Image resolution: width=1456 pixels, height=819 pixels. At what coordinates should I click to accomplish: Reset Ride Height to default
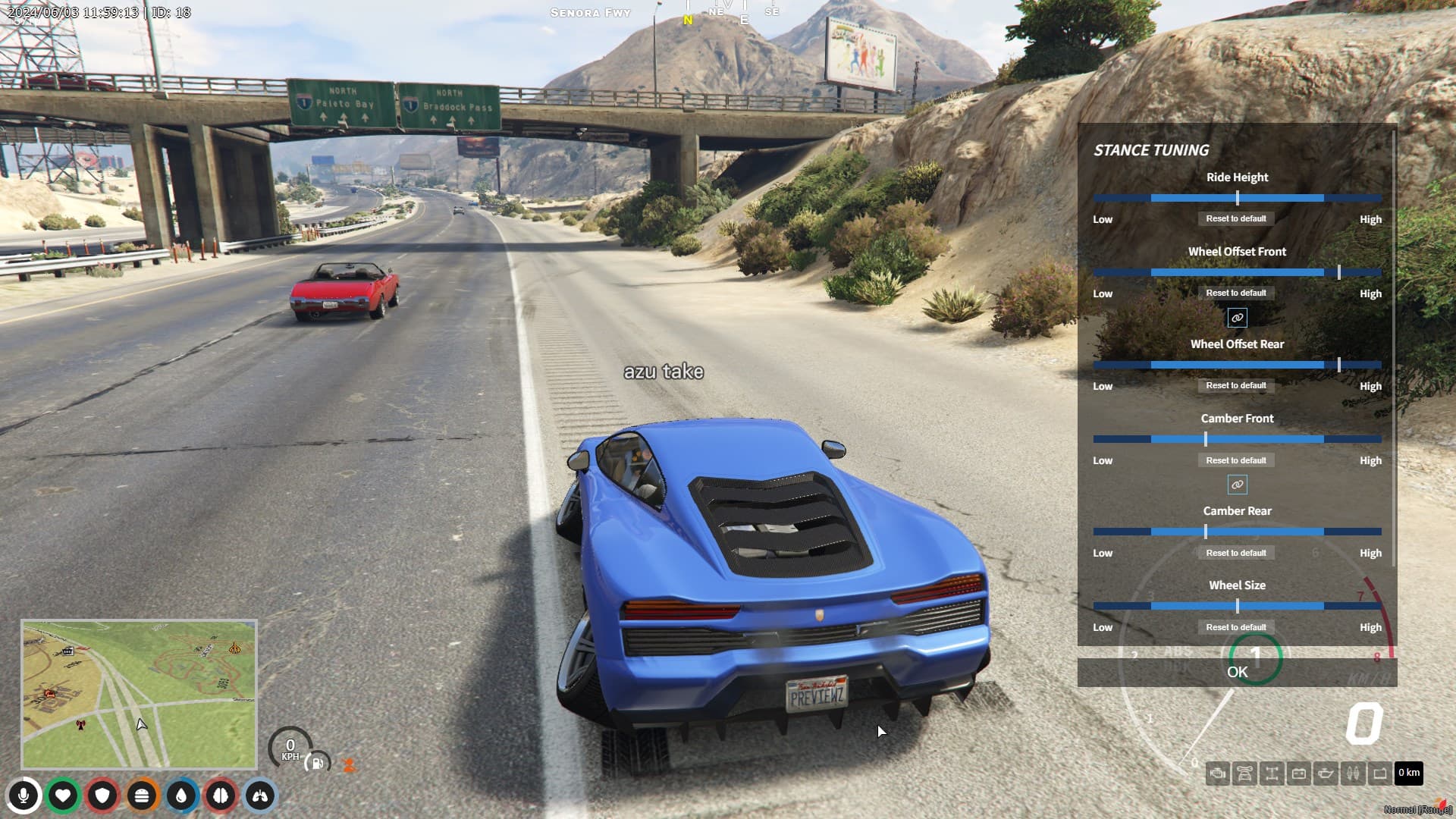click(x=1236, y=218)
